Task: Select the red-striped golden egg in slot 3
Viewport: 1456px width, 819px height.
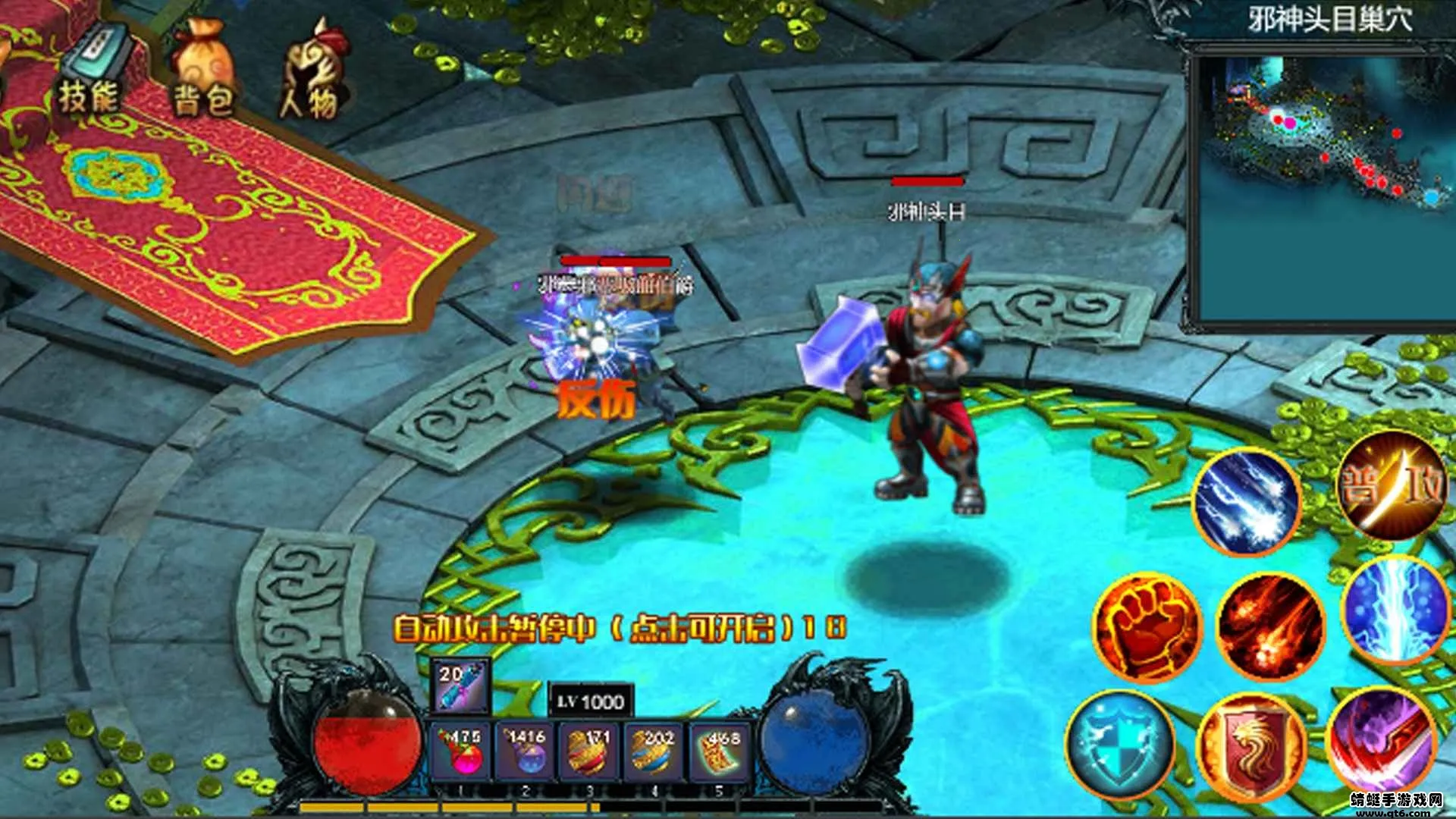Action: point(589,751)
